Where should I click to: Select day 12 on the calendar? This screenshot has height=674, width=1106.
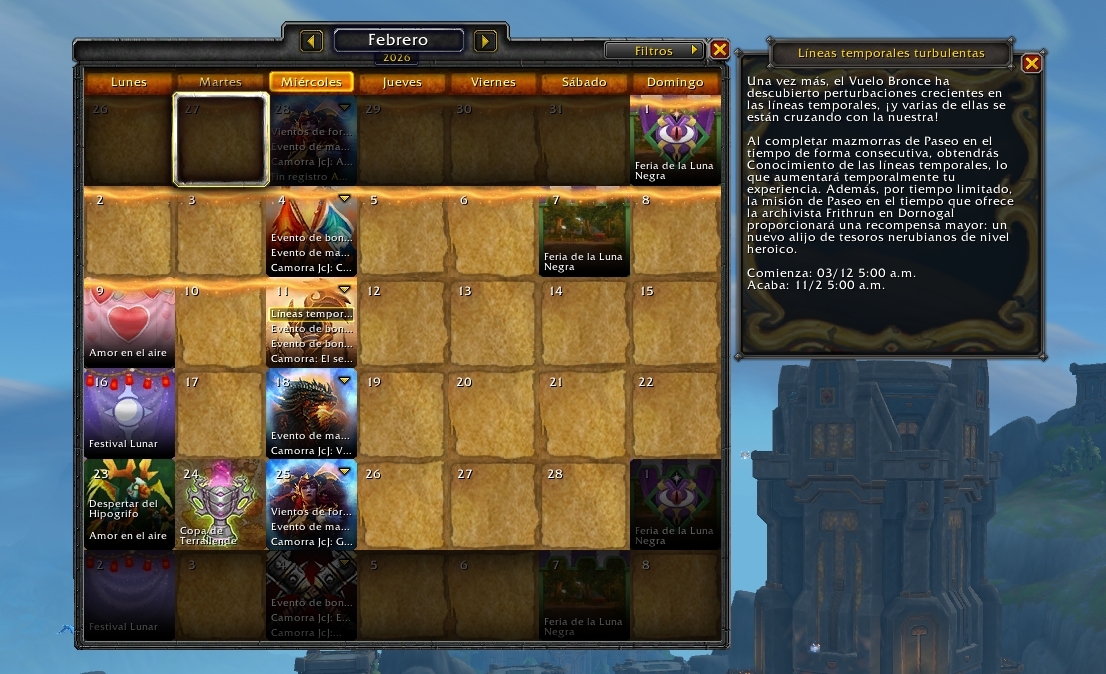point(402,325)
